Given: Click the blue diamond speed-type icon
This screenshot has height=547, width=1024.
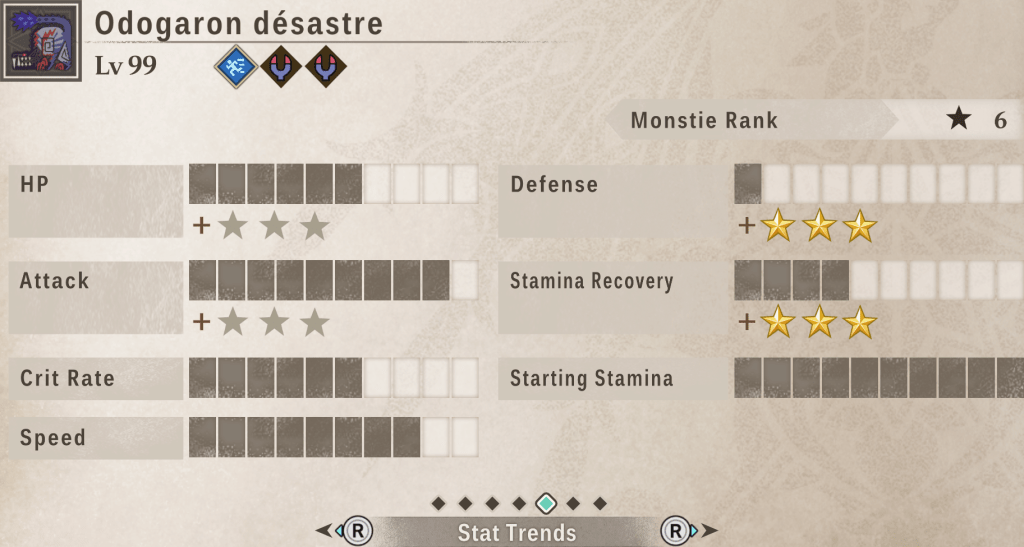Looking at the screenshot, I should pyautogui.click(x=236, y=67).
